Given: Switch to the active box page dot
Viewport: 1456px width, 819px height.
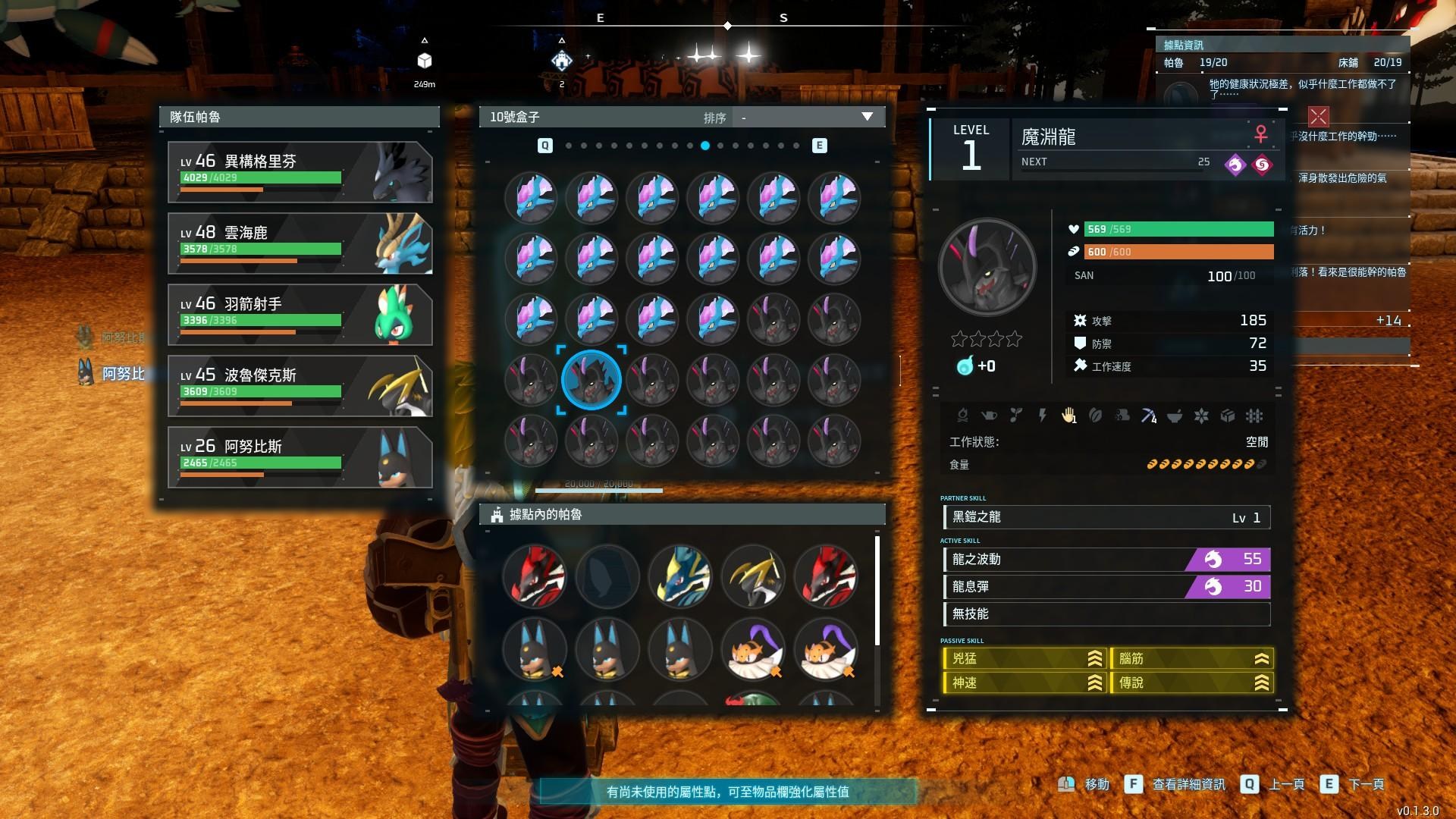Looking at the screenshot, I should tap(705, 146).
